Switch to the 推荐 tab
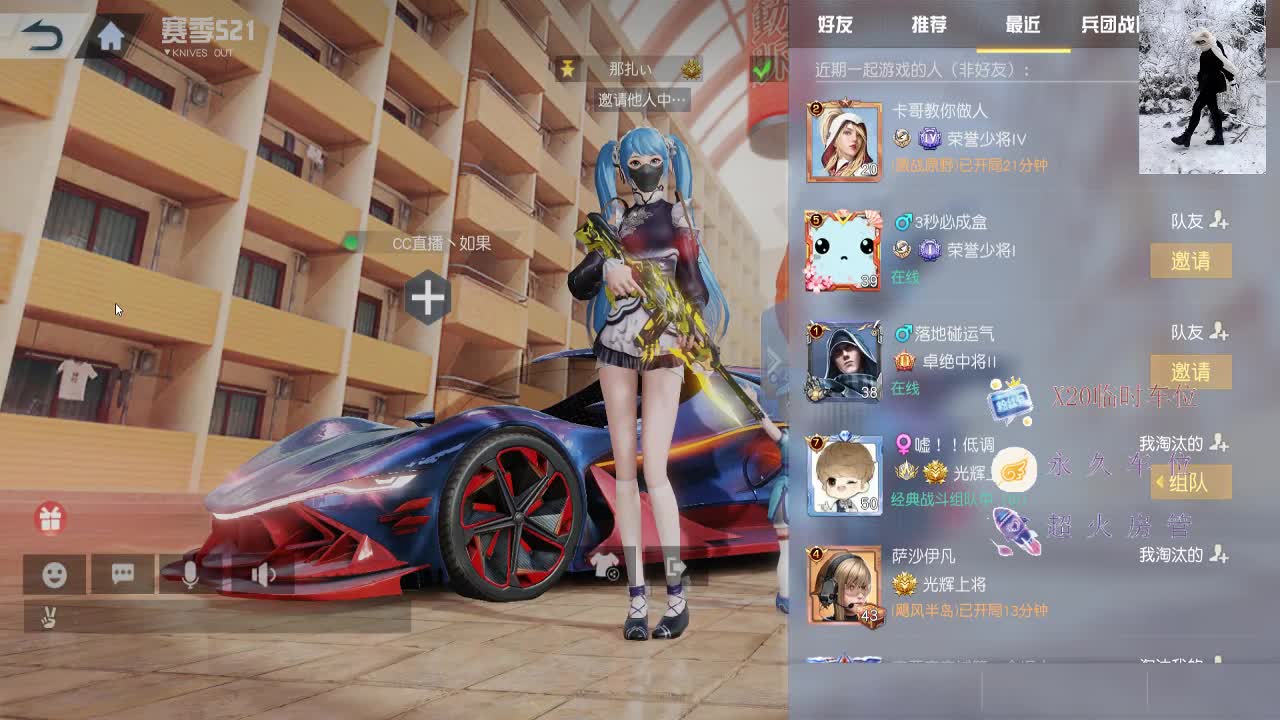1280x720 pixels. pos(928,25)
